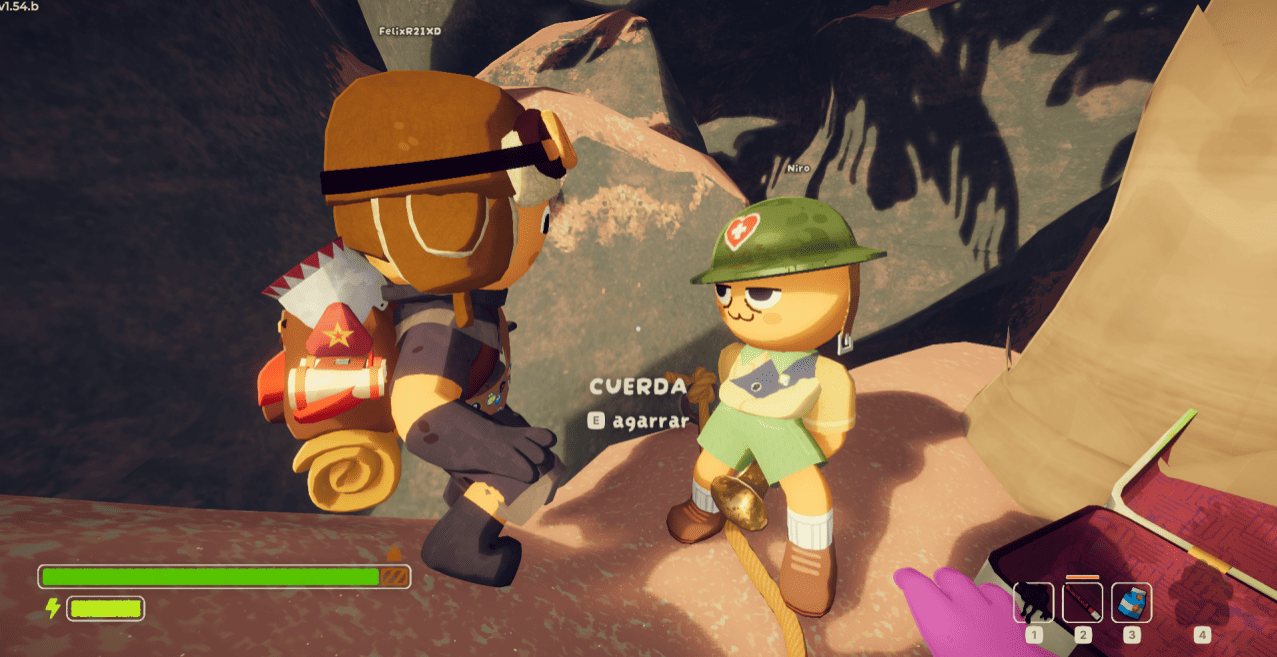Choose the blue trail mix bag slot
The width and height of the screenshot is (1277, 657).
click(x=1131, y=603)
